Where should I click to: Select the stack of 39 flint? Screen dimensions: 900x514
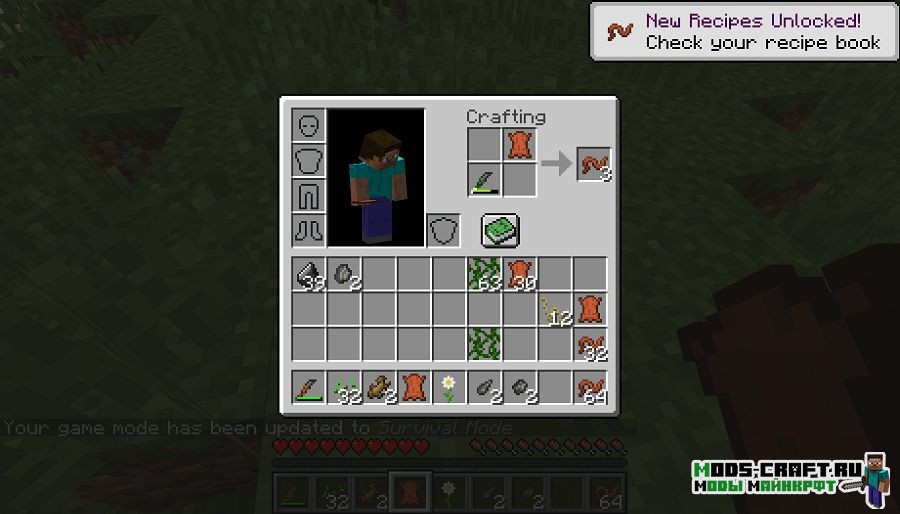click(309, 275)
